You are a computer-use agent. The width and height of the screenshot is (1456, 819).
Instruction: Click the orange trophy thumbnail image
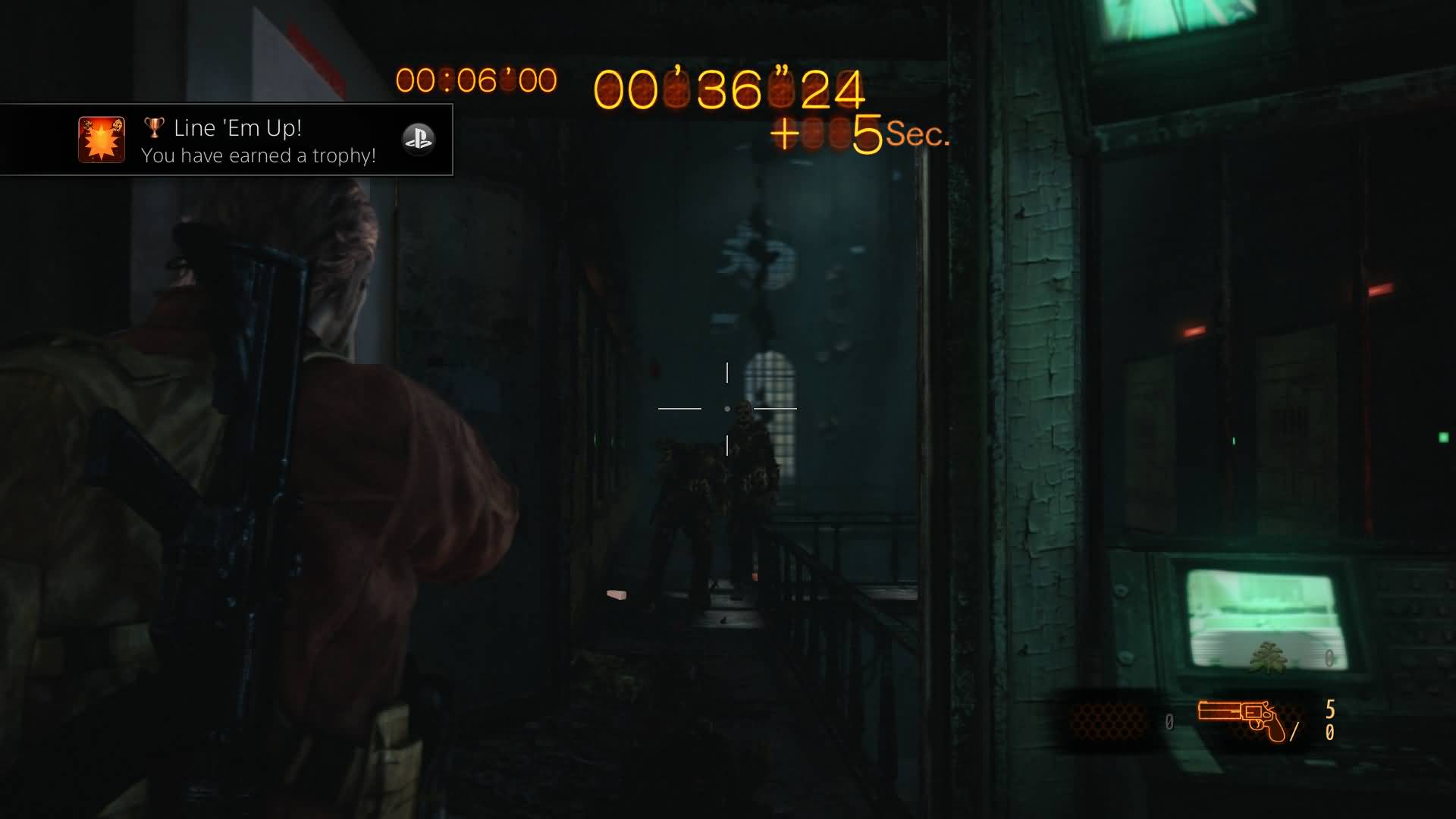tap(102, 140)
